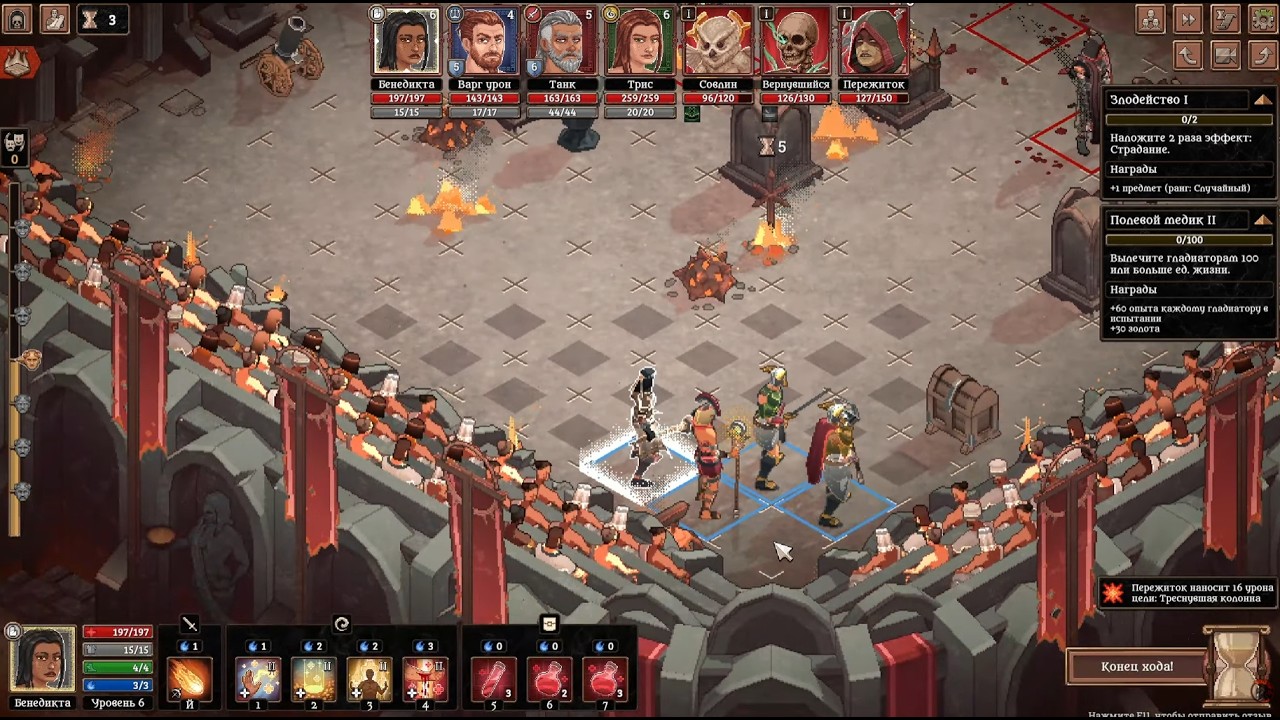This screenshot has width=1280, height=720.
Task: Activate the fireball basic attack ability
Action: pos(189,679)
